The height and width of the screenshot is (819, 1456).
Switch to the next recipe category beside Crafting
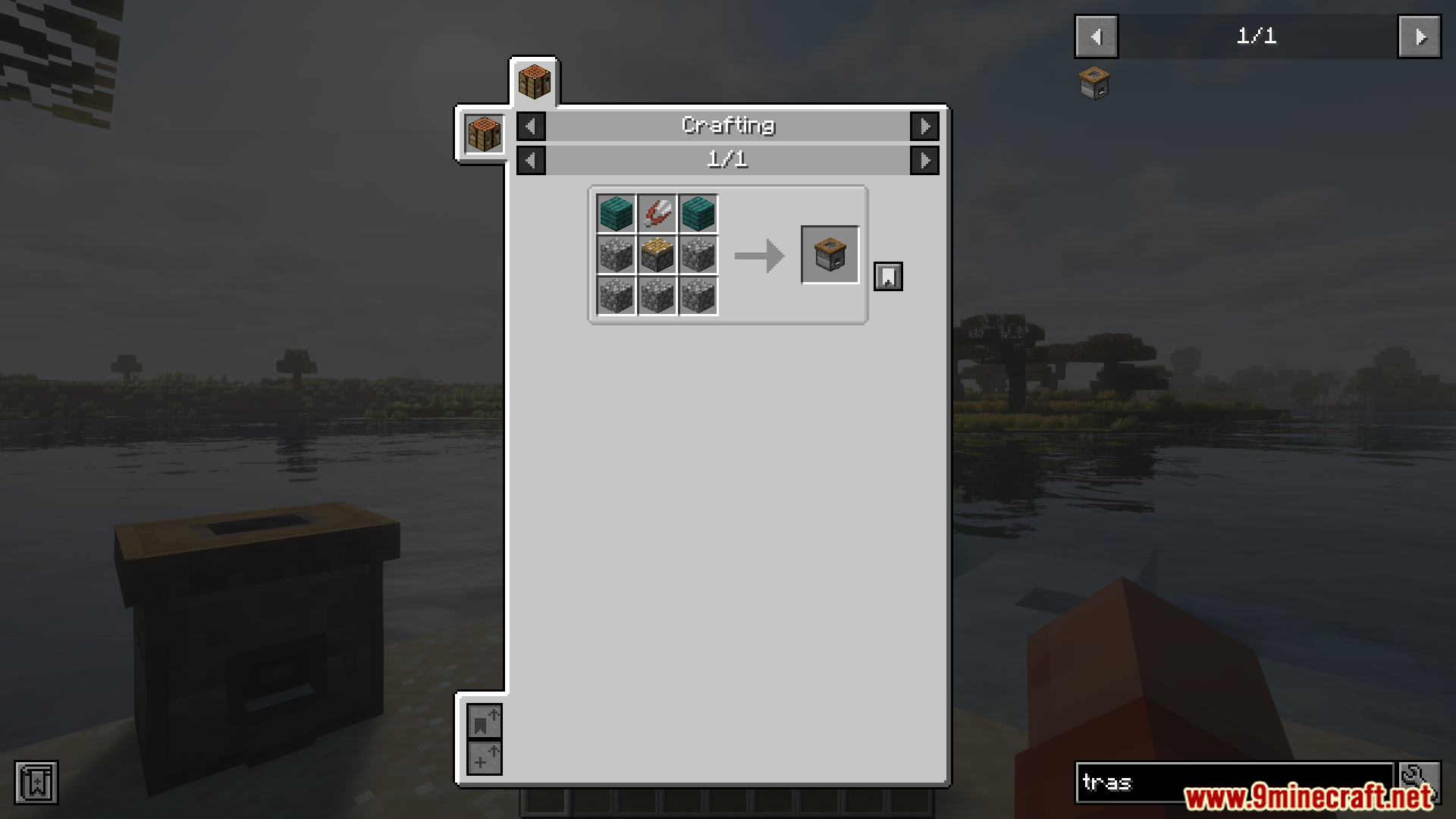[924, 126]
